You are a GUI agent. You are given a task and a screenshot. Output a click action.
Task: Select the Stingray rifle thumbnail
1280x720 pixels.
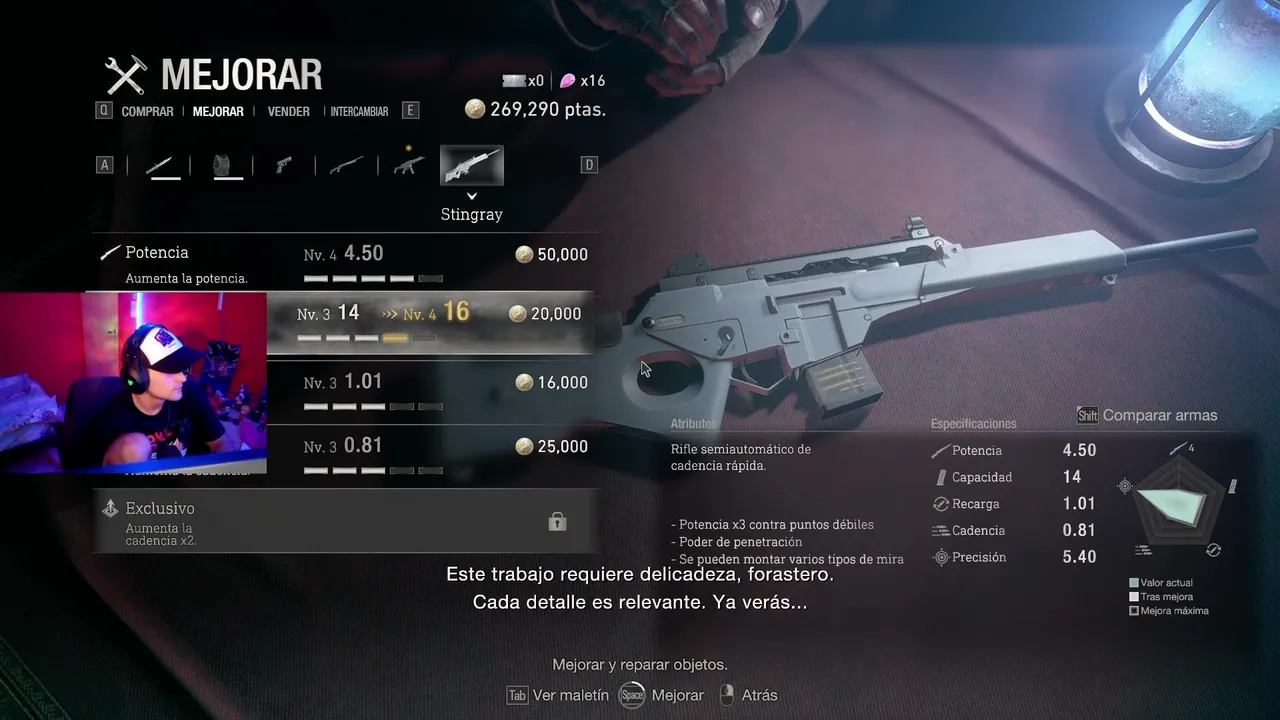(472, 166)
